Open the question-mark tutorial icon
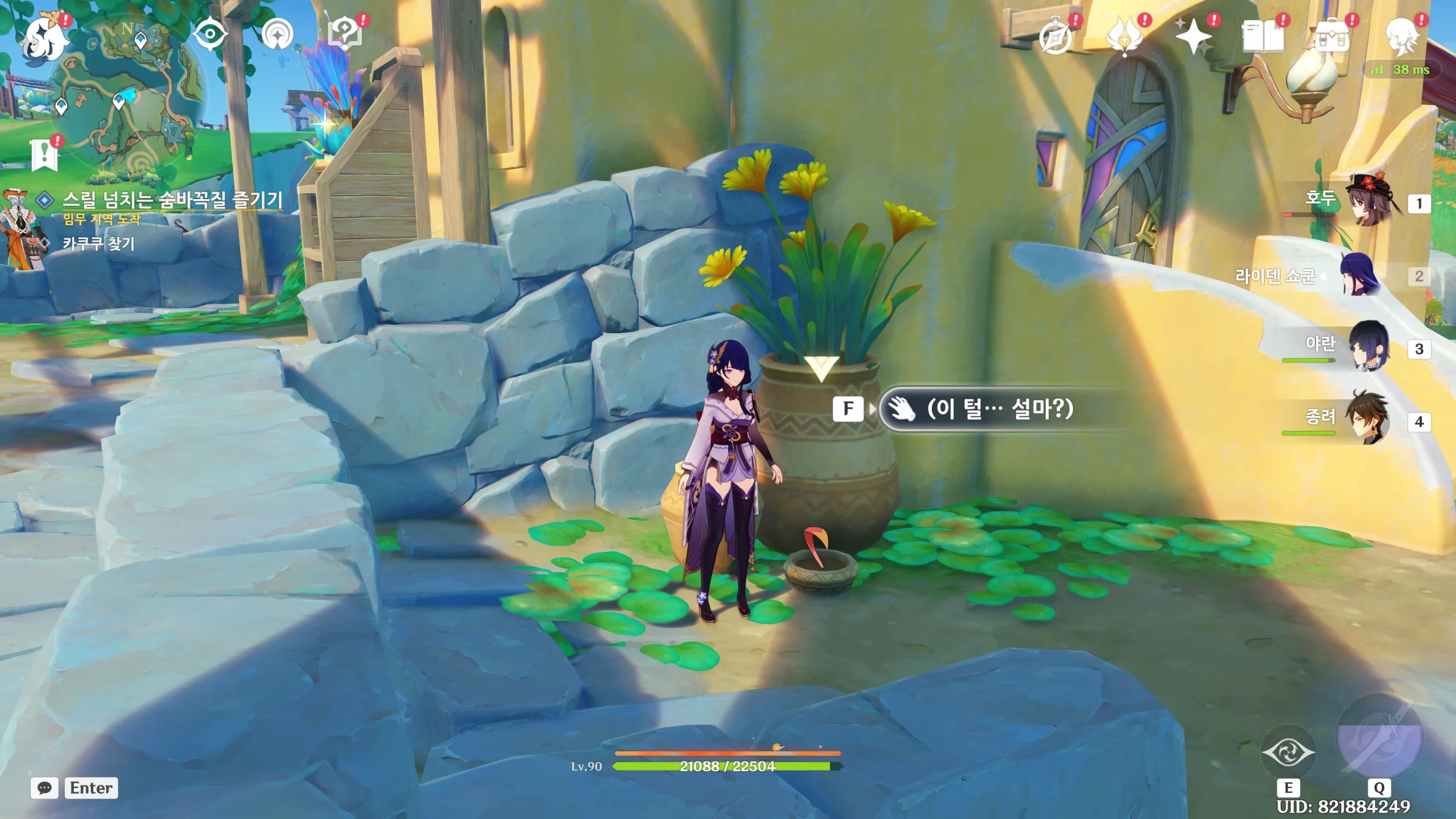Screen dimensions: 1456x819 [345, 34]
